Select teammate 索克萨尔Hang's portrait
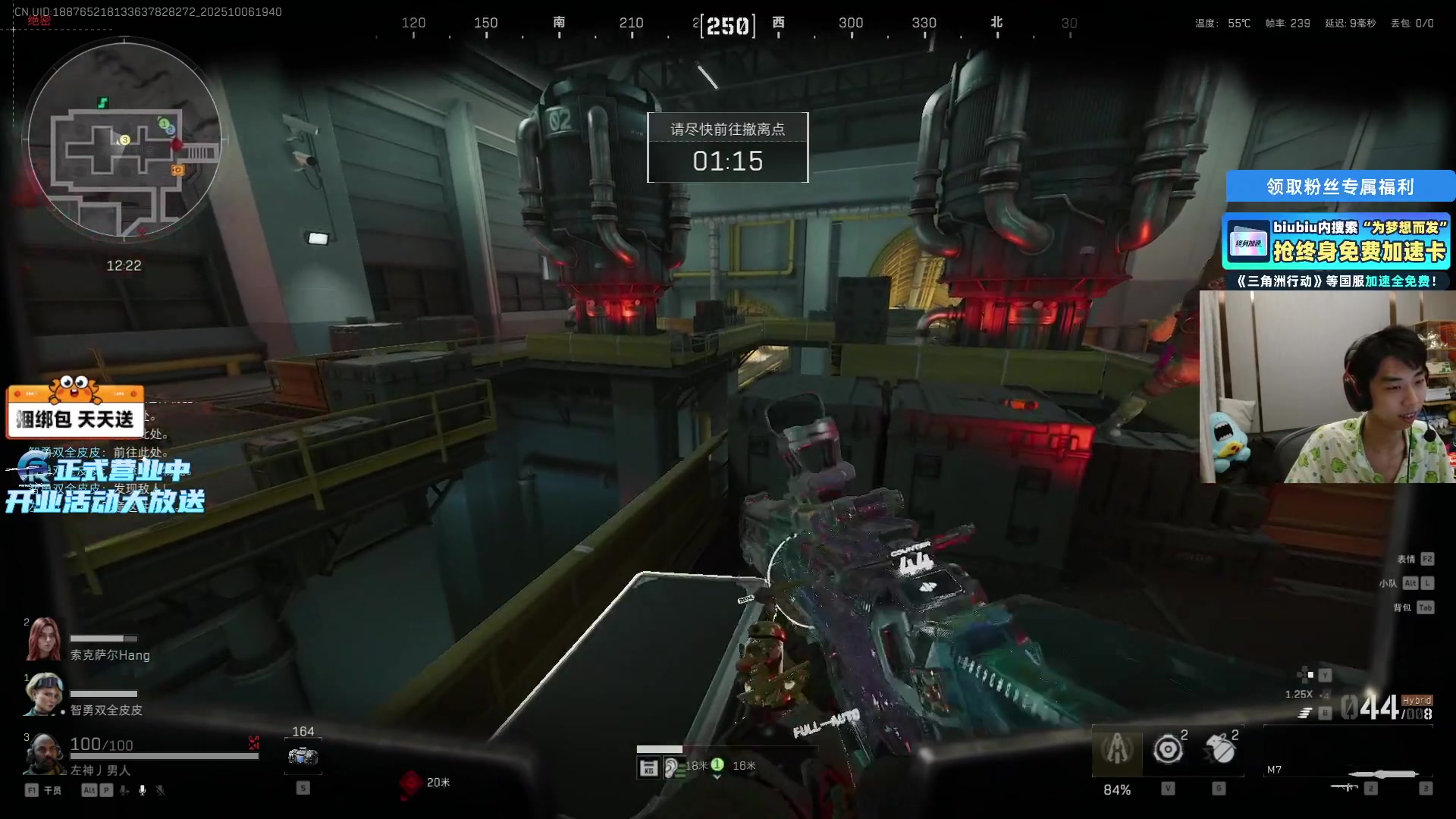1456x819 pixels. coord(43,639)
